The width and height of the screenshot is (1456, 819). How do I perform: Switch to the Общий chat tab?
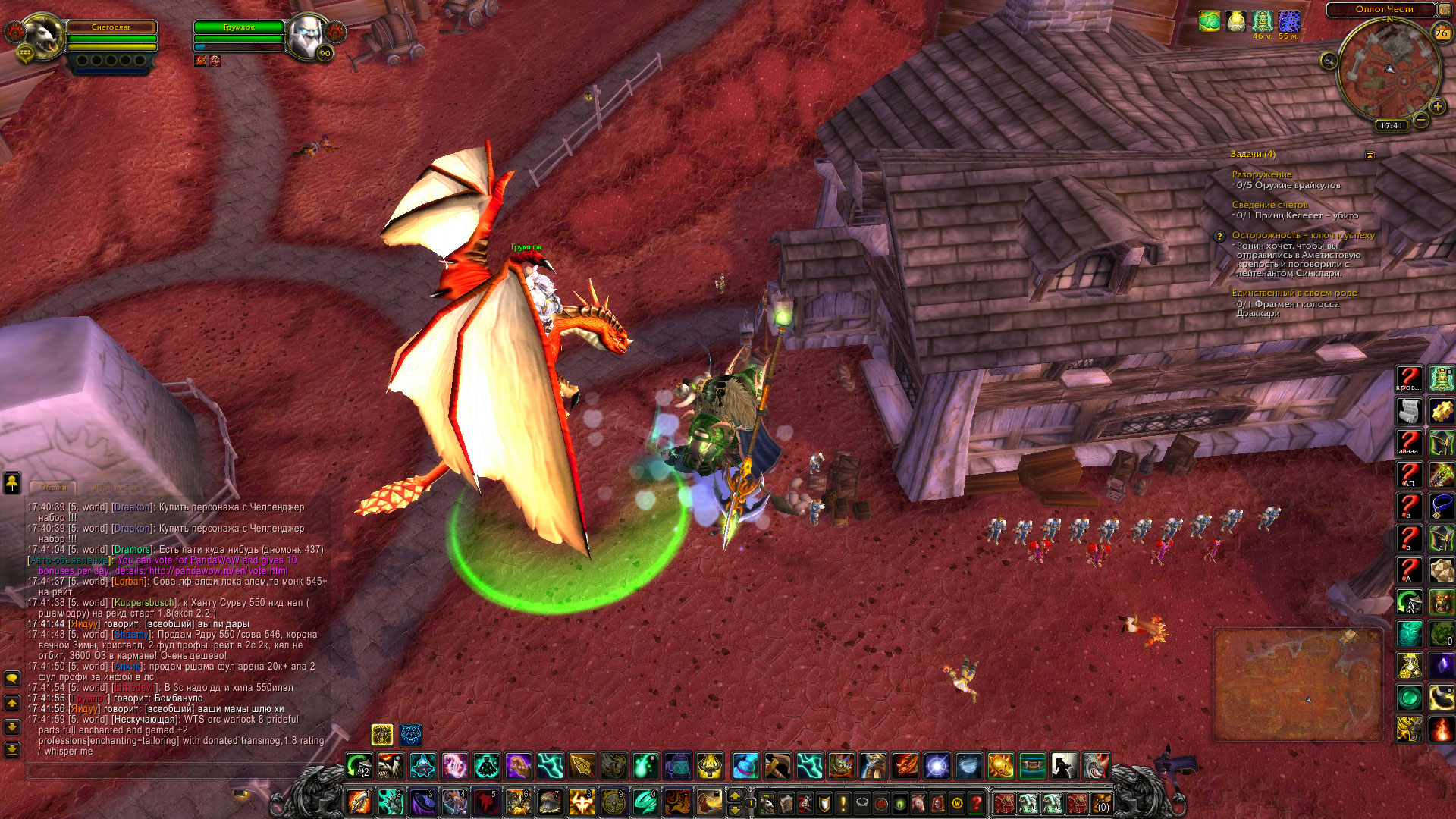pyautogui.click(x=53, y=488)
